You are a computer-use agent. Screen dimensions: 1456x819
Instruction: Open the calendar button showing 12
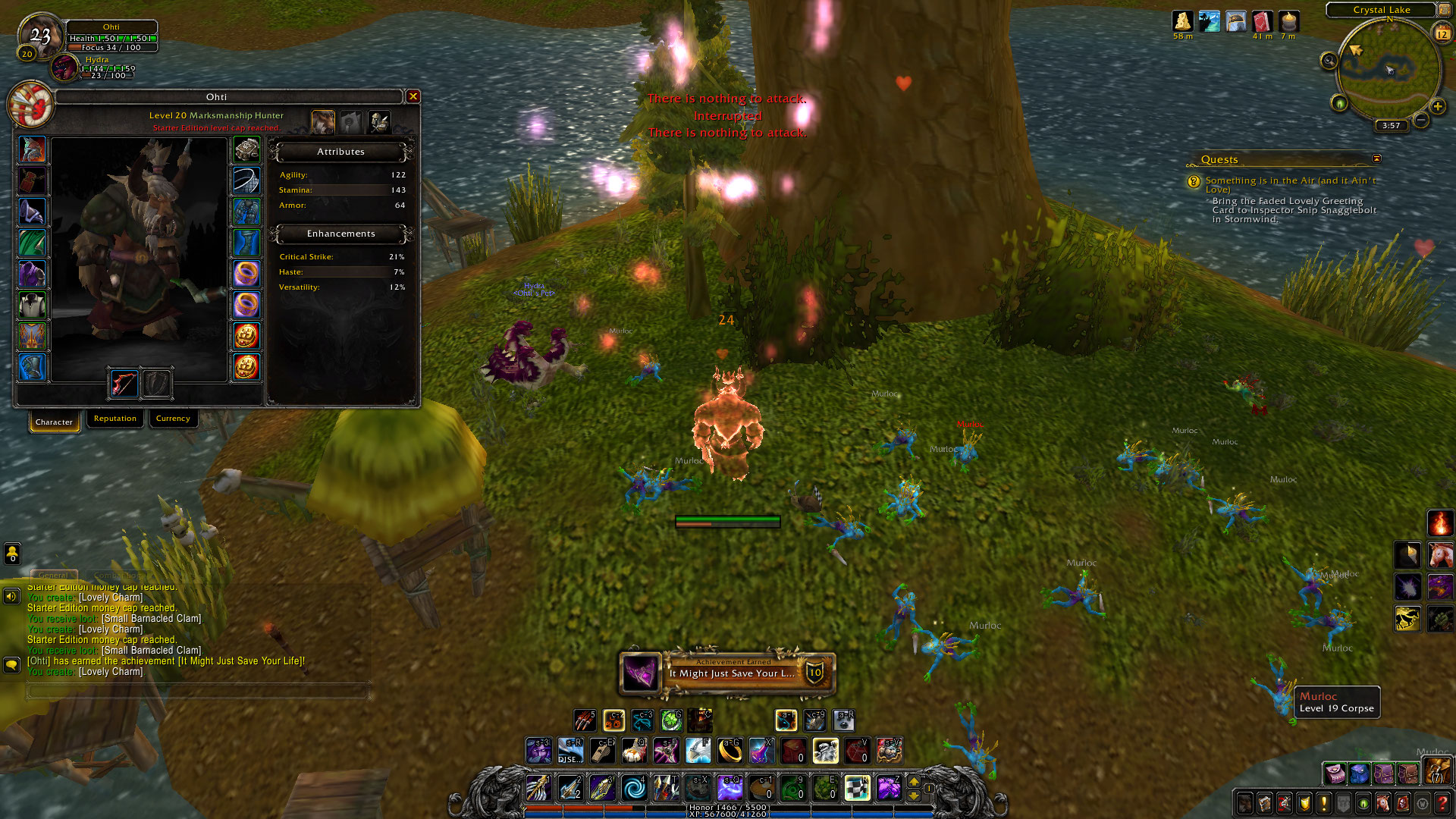coord(1442,33)
